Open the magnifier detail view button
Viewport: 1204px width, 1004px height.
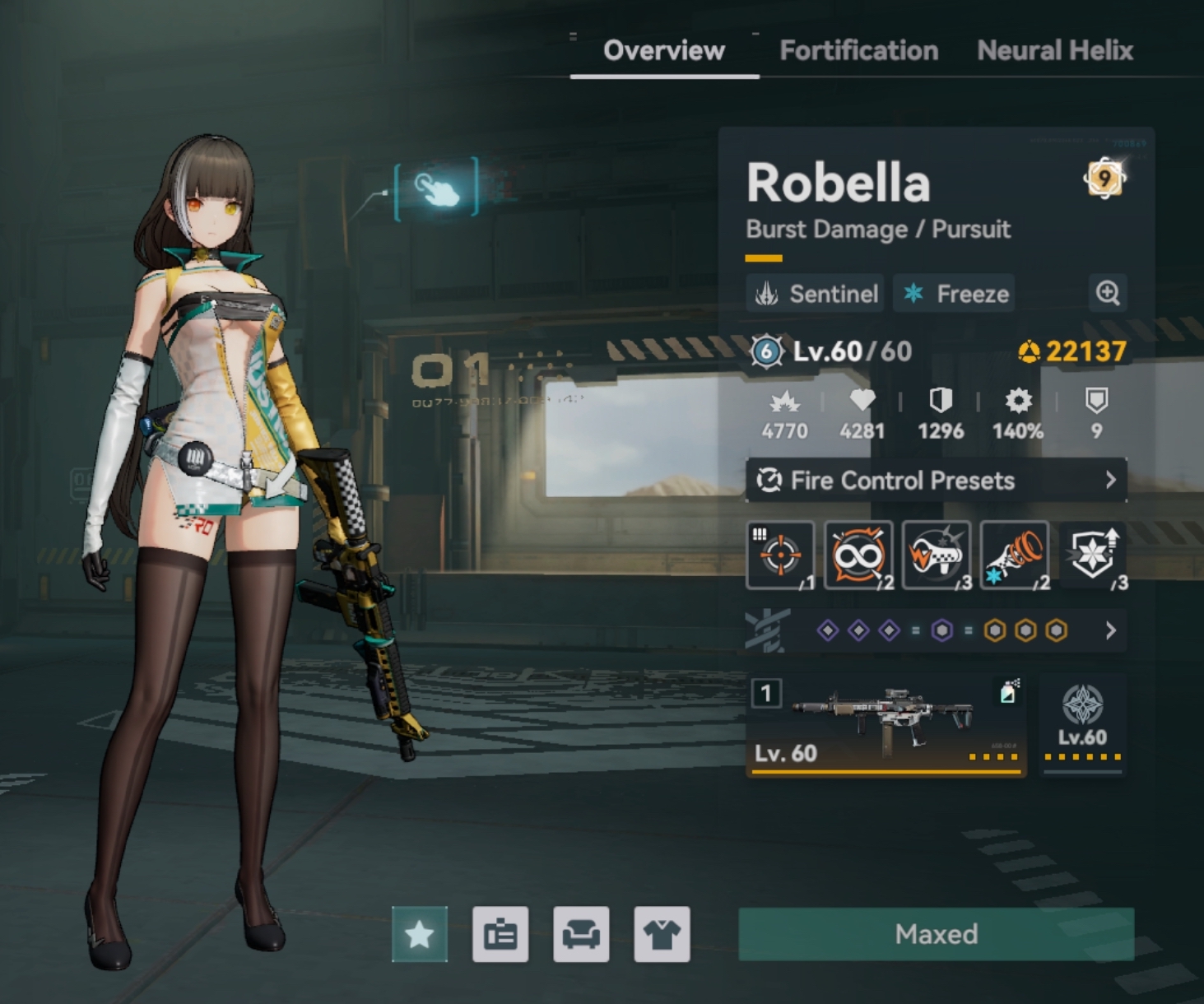tap(1108, 293)
